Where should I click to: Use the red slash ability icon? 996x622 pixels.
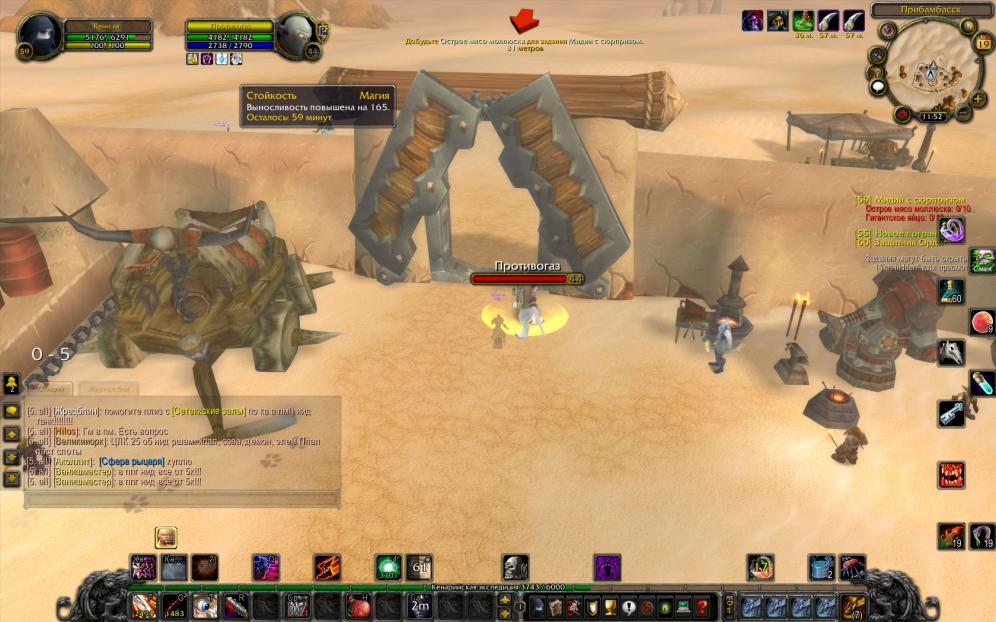point(327,568)
